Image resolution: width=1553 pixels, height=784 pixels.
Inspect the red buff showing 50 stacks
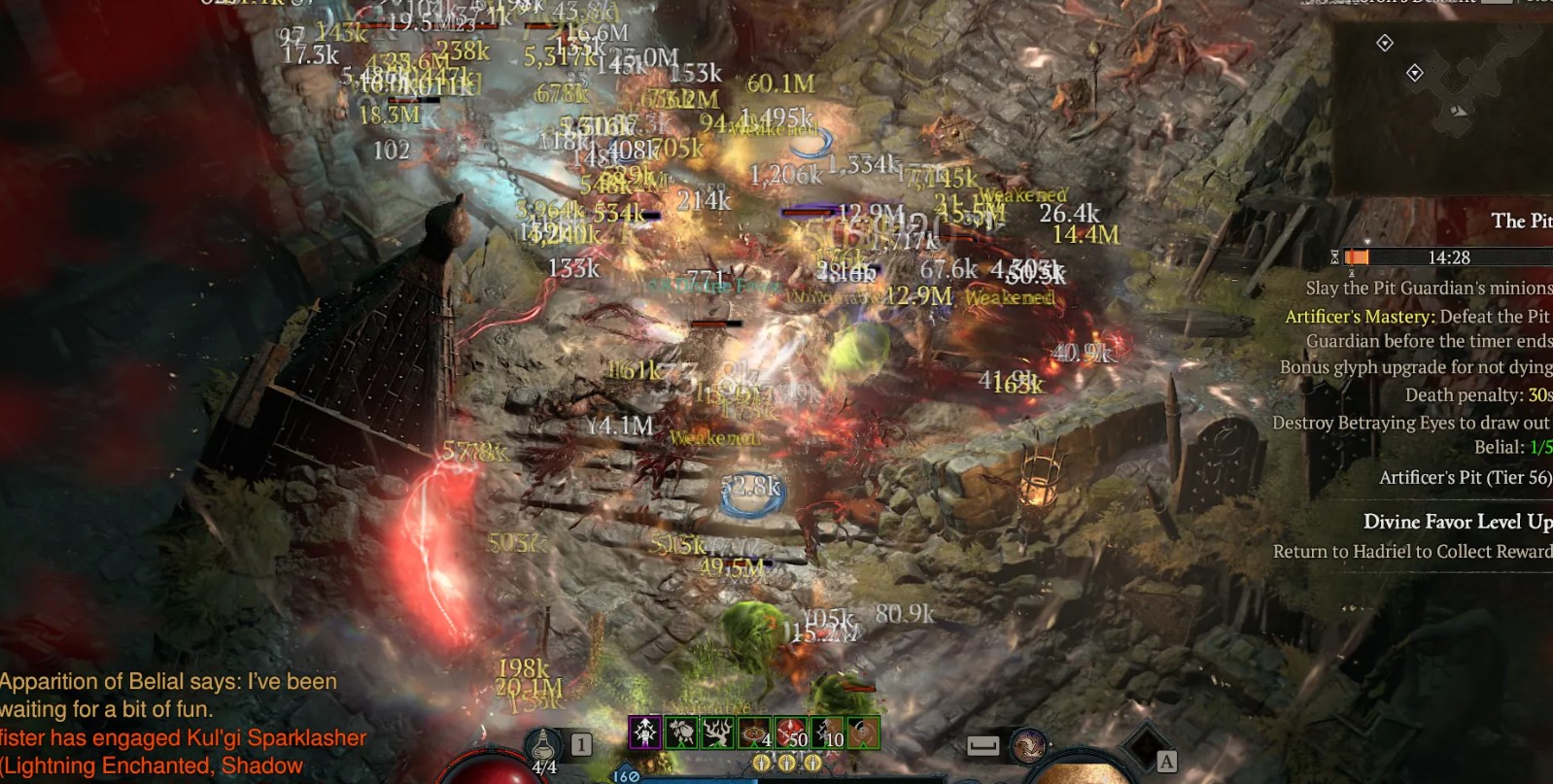[791, 733]
